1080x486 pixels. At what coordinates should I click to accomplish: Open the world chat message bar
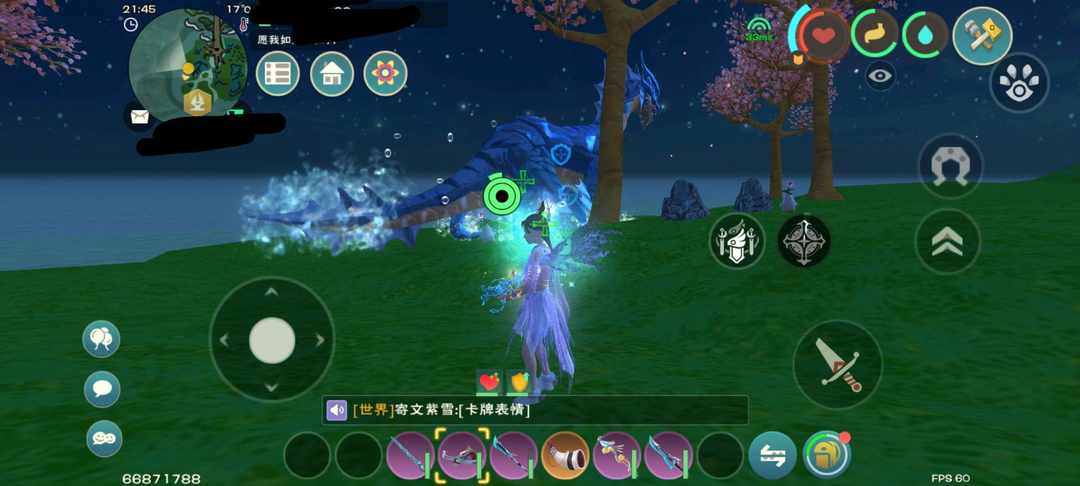coord(535,410)
